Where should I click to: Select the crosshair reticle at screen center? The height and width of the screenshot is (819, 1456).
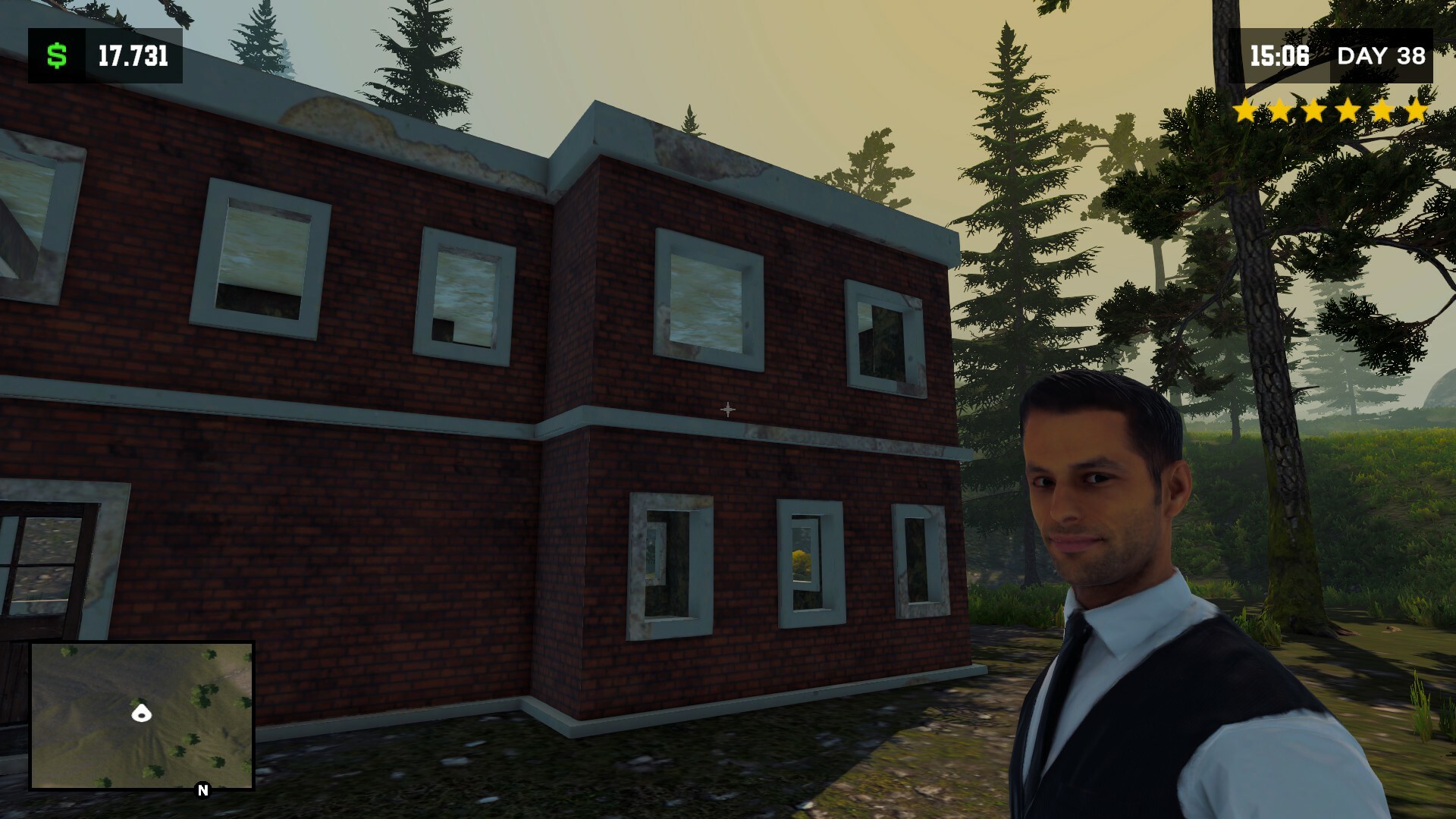pos(728,408)
